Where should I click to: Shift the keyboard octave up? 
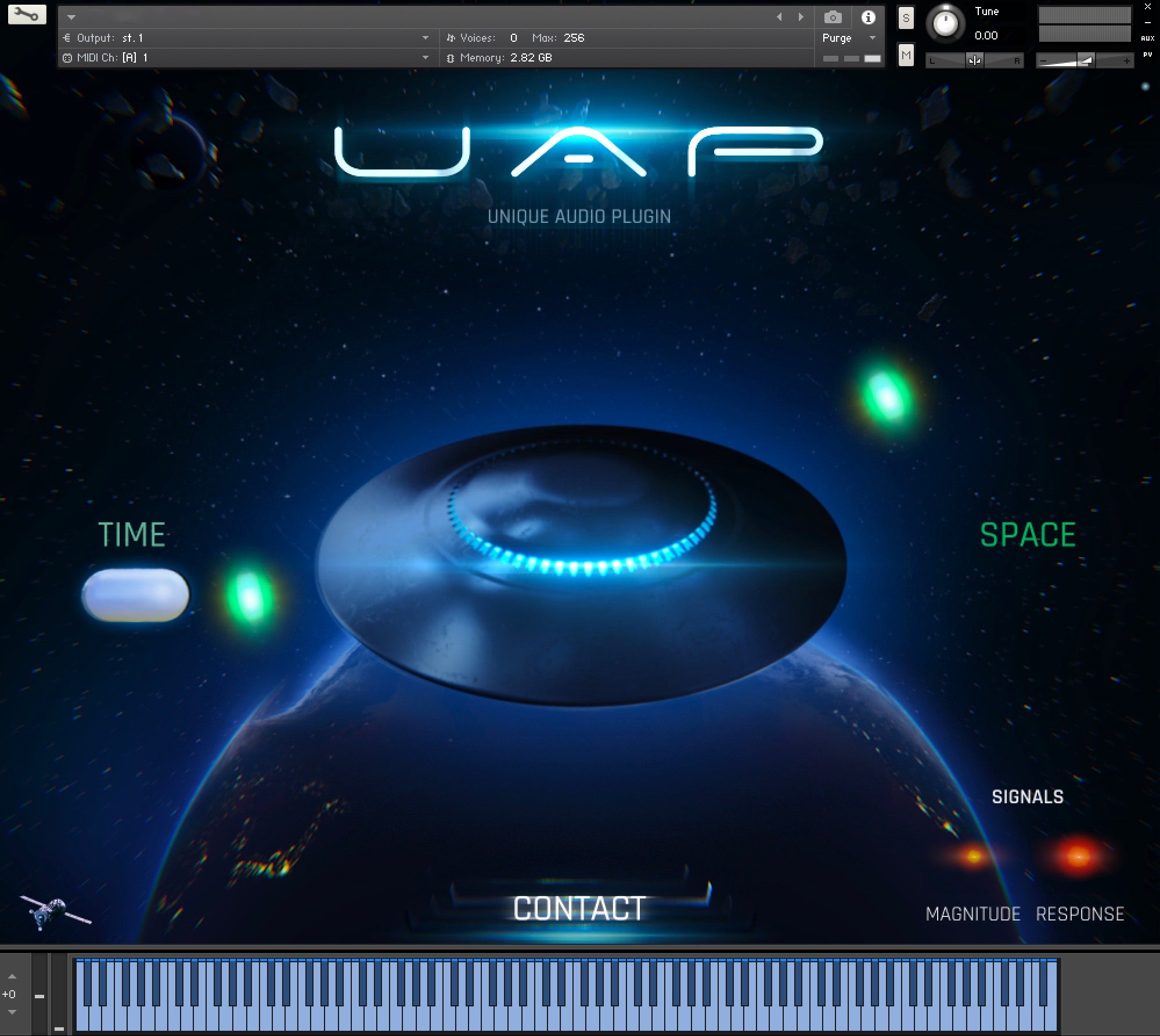[12, 976]
